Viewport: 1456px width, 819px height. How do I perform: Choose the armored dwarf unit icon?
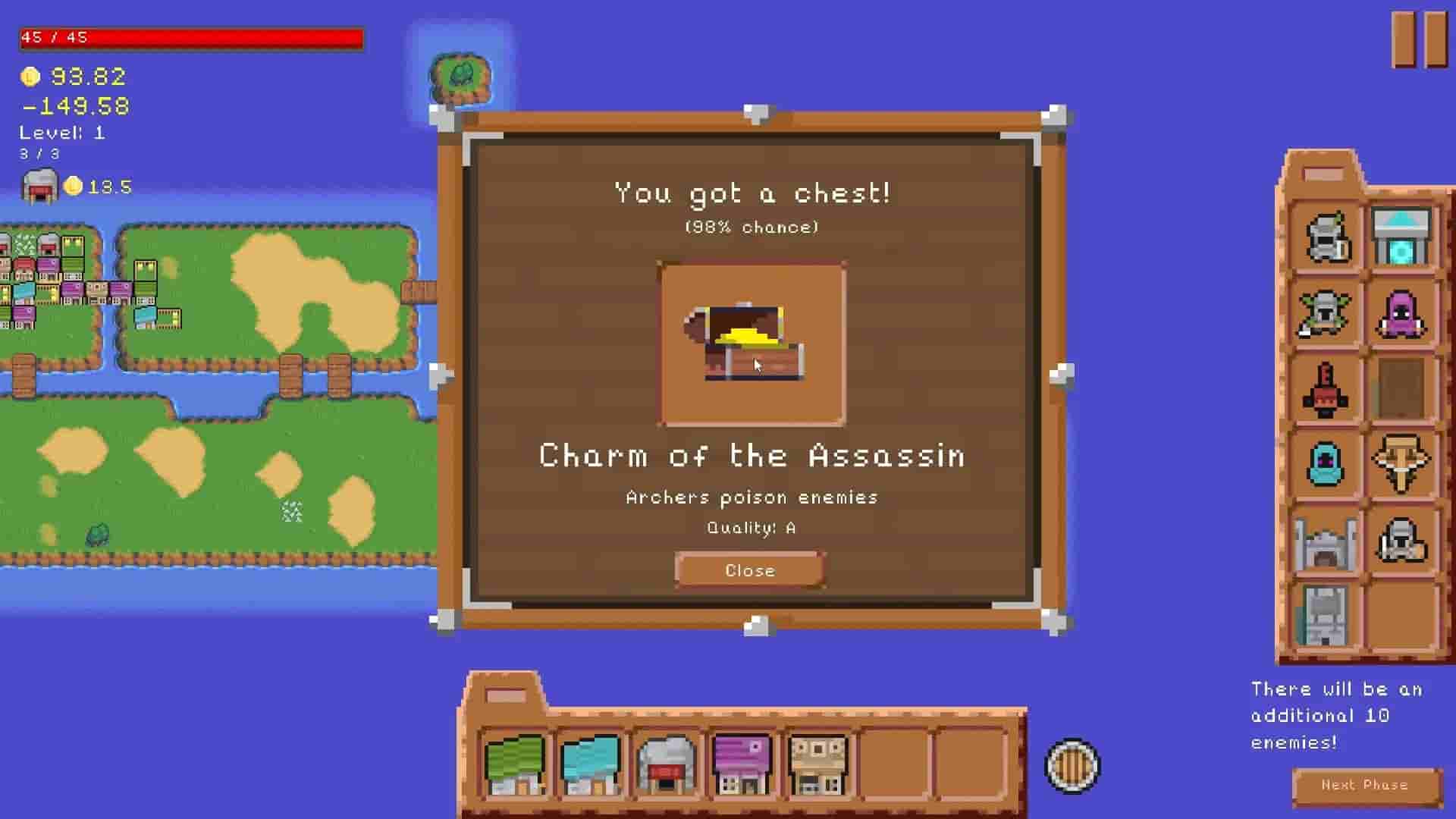point(1403,540)
